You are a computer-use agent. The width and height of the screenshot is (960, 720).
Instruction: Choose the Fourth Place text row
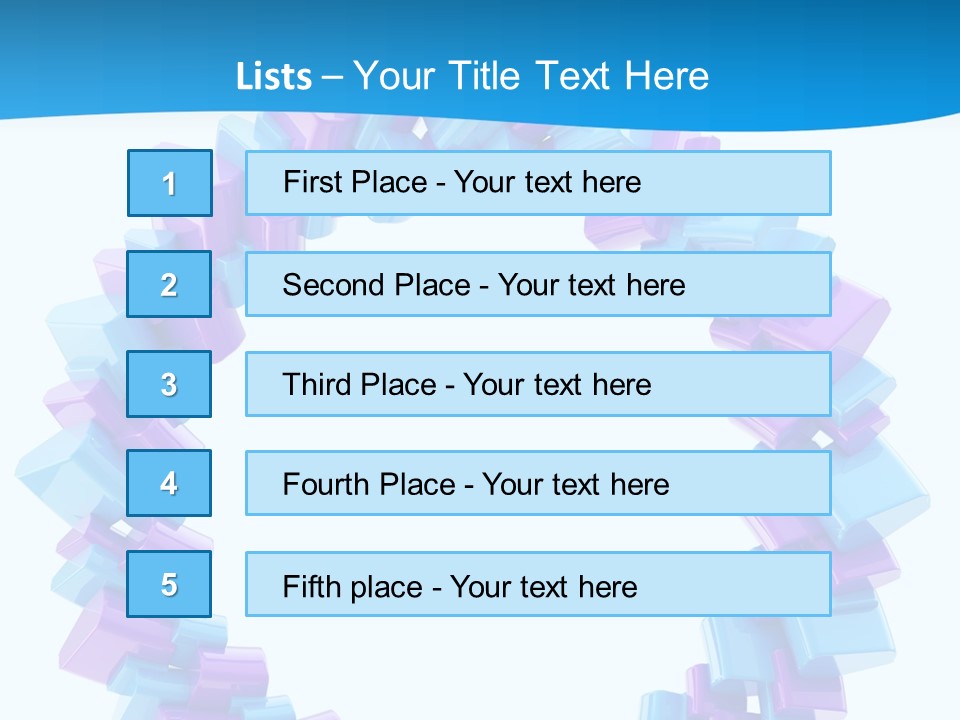coord(538,483)
